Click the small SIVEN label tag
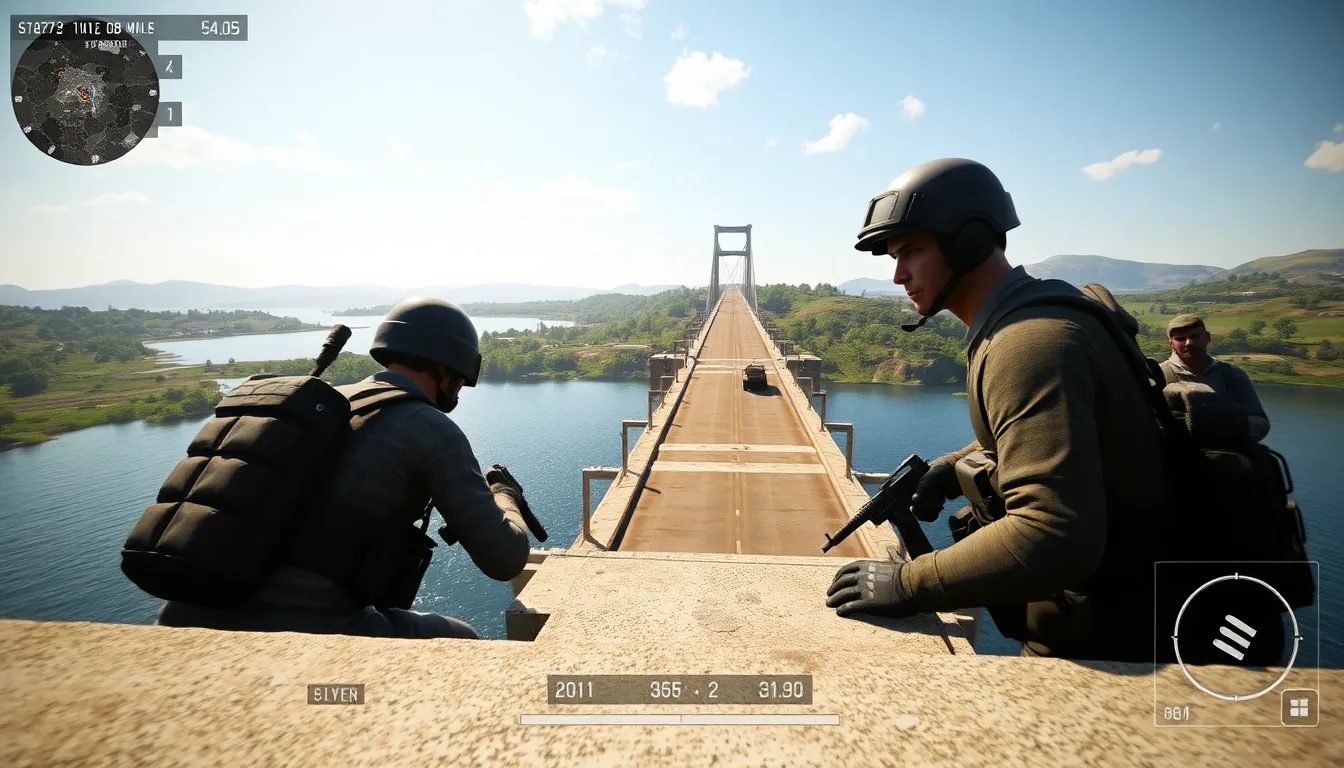Screen dimensions: 1344x768 pyautogui.click(x=335, y=694)
